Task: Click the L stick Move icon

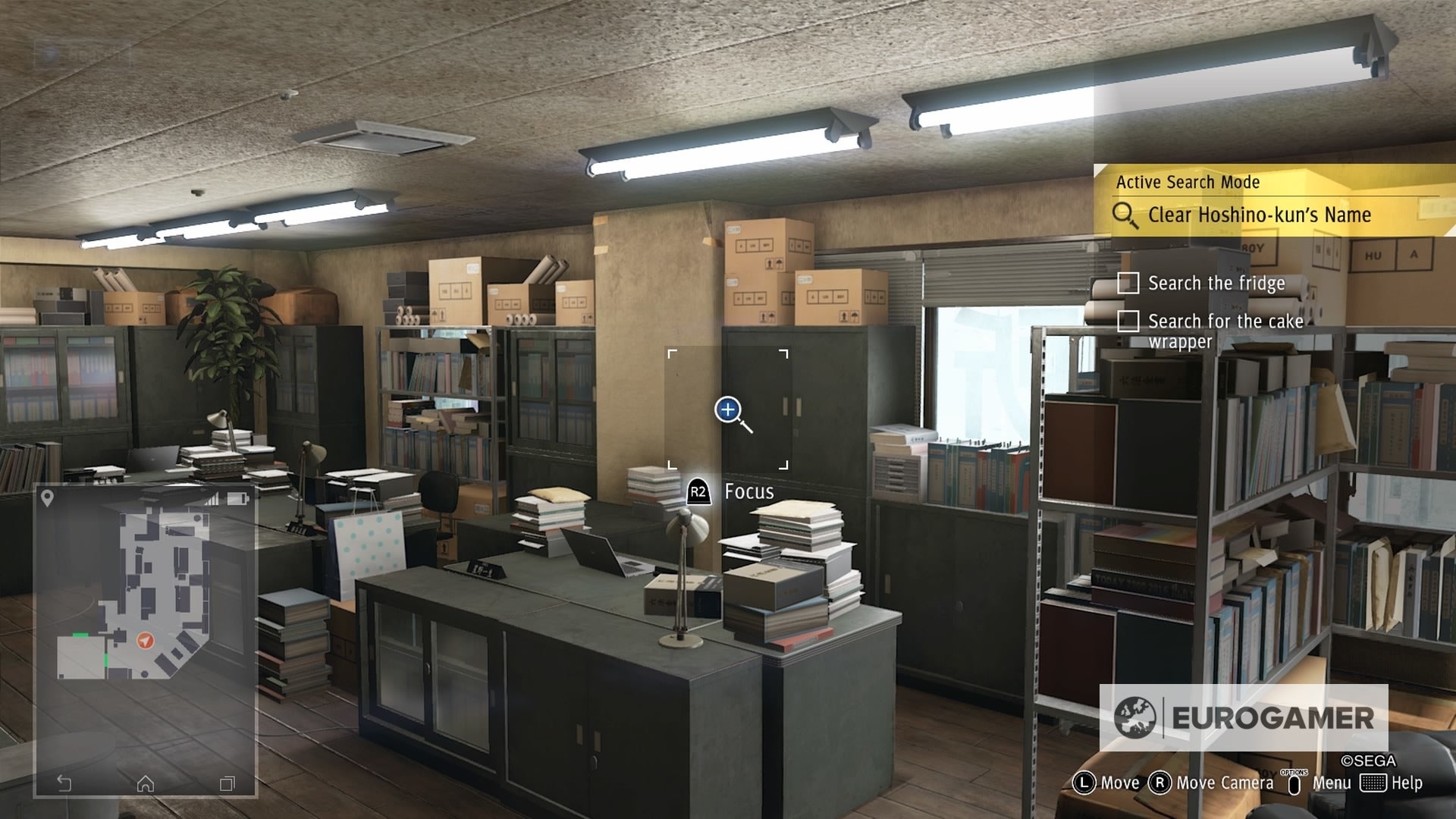Action: 1086,782
